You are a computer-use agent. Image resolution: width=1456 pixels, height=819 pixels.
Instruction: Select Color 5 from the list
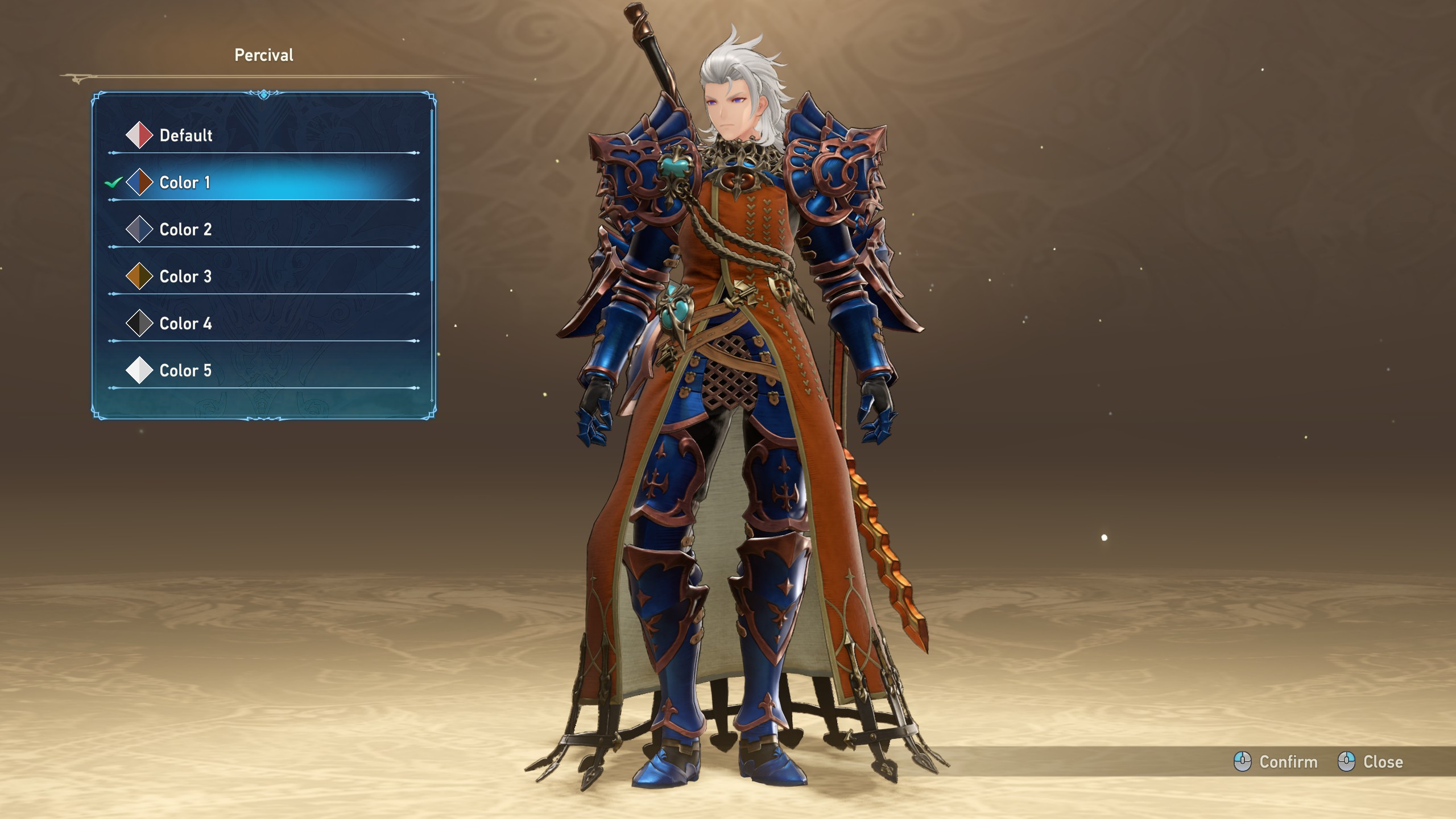[x=185, y=371]
